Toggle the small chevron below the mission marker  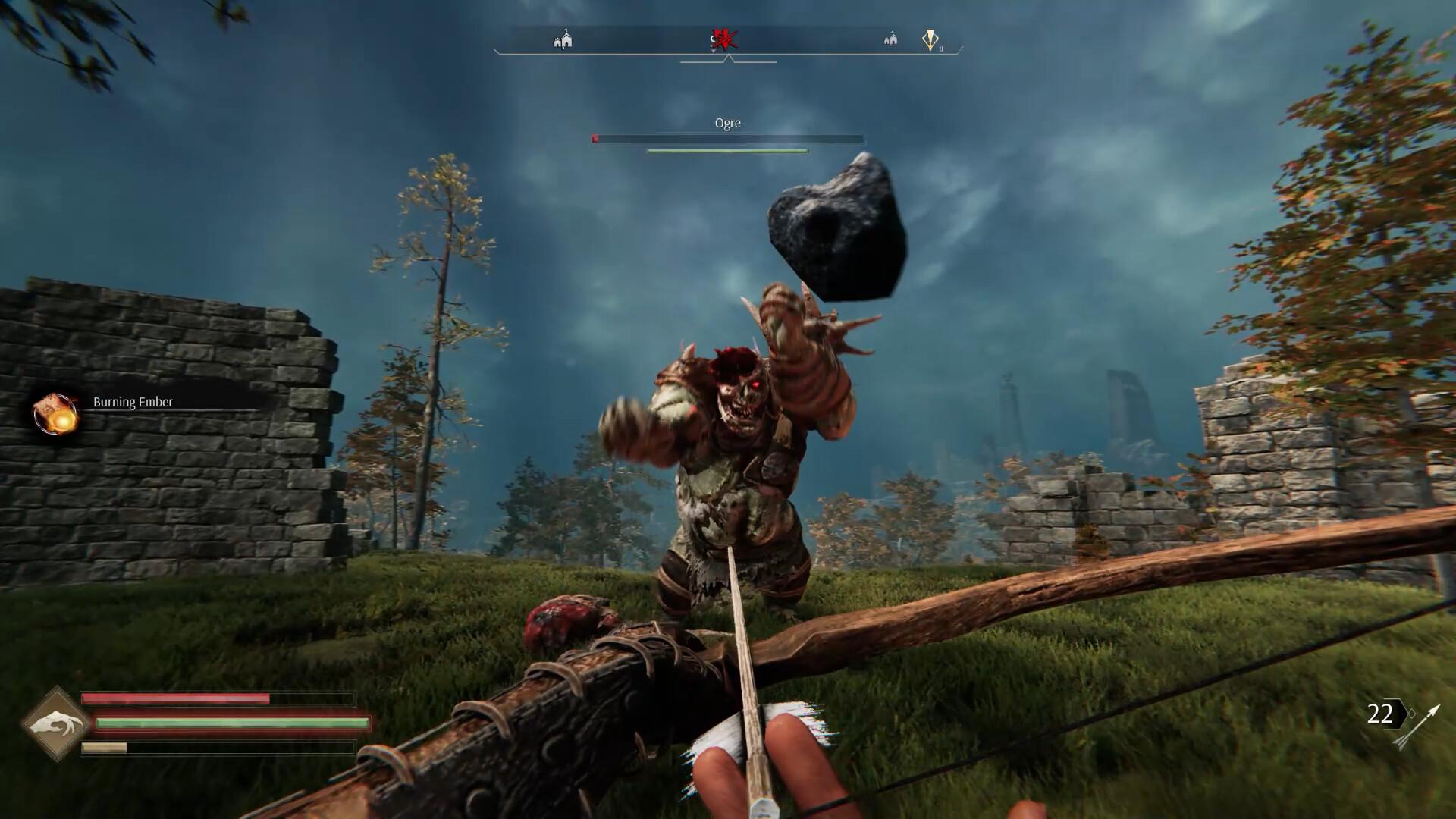click(713, 51)
